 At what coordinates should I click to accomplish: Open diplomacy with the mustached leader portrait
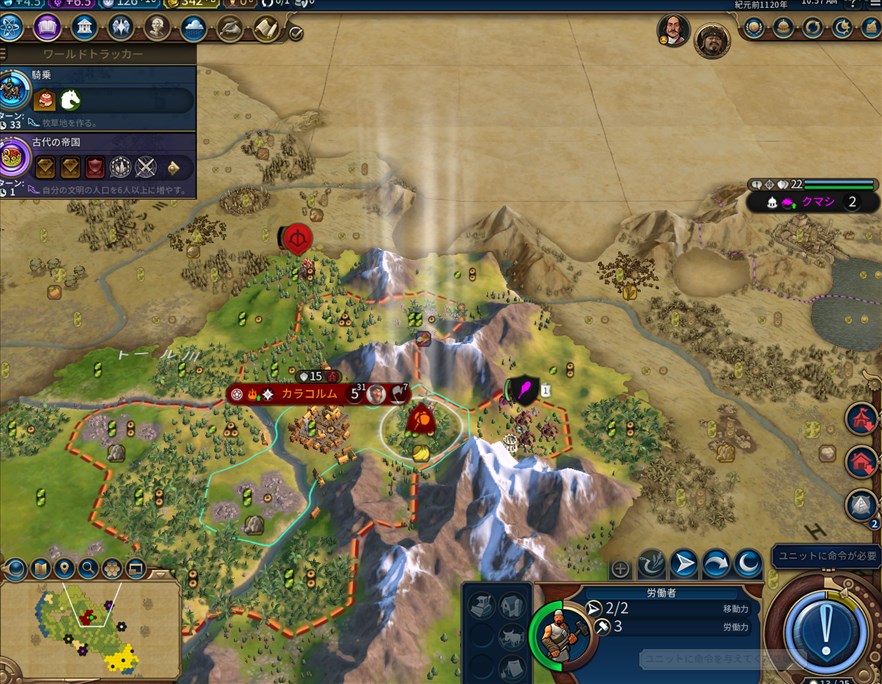click(x=672, y=30)
